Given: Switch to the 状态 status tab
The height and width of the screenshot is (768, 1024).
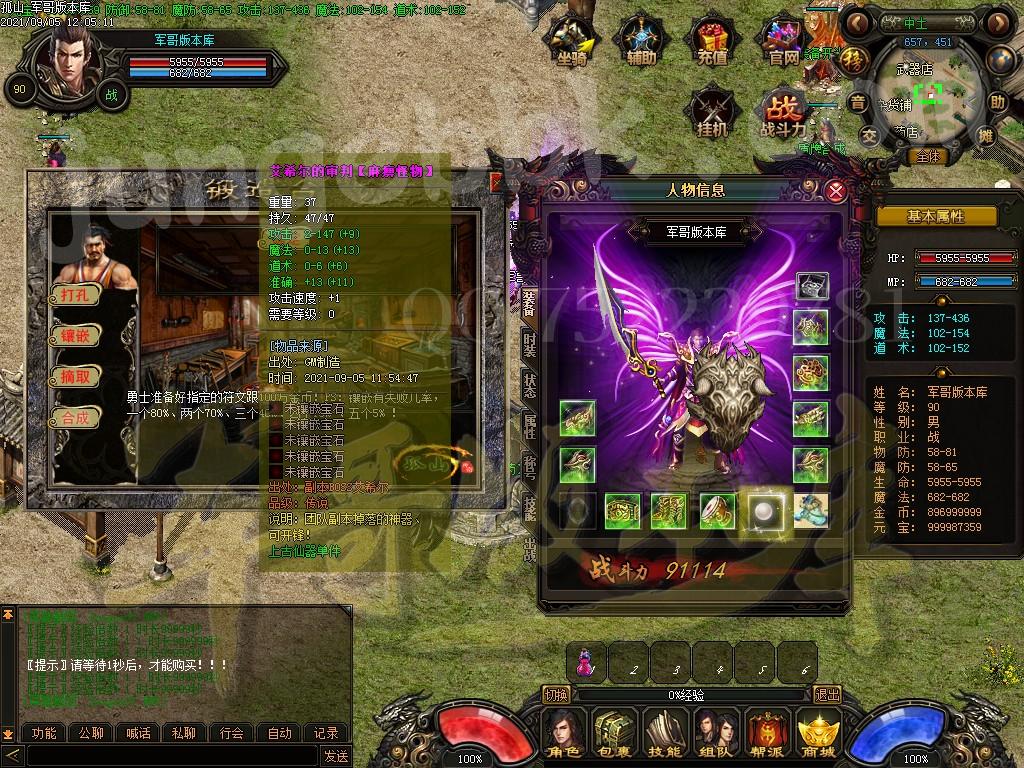Looking at the screenshot, I should [x=530, y=385].
